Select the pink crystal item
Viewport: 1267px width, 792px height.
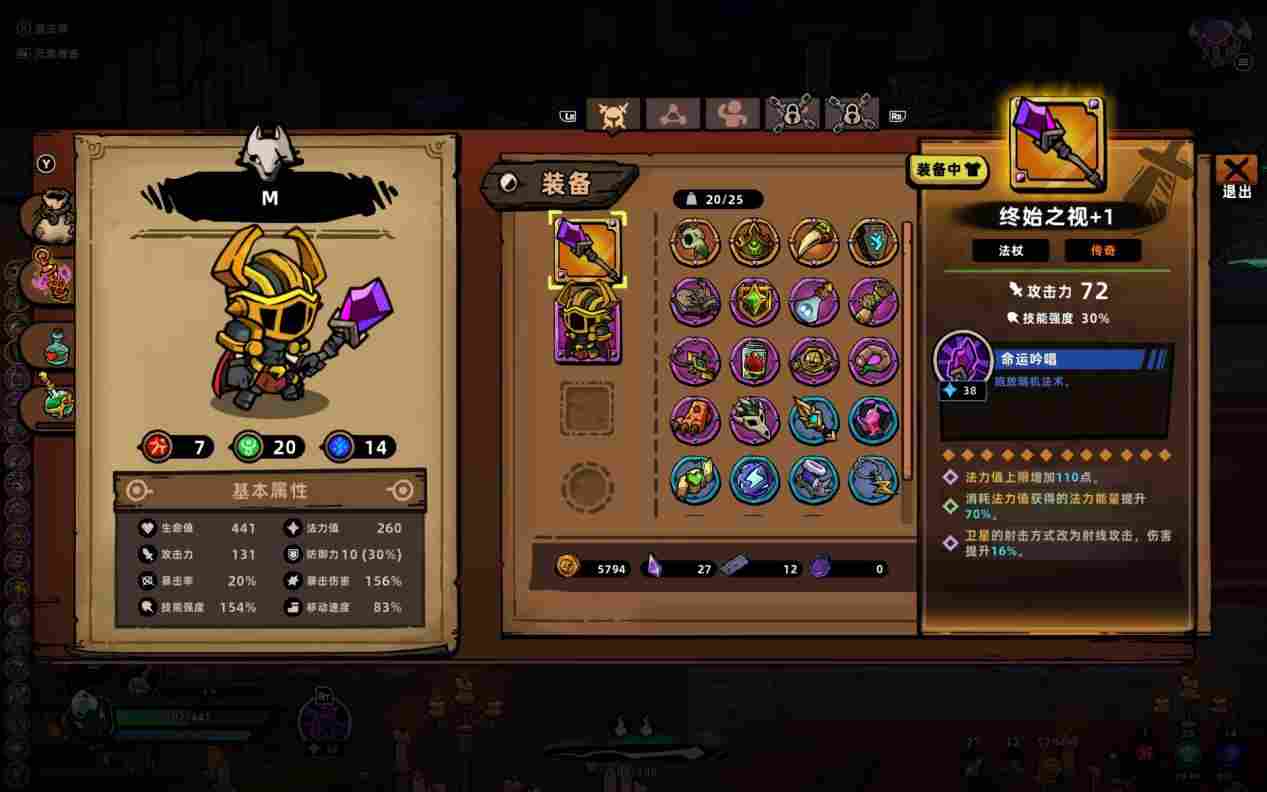pyautogui.click(x=872, y=420)
